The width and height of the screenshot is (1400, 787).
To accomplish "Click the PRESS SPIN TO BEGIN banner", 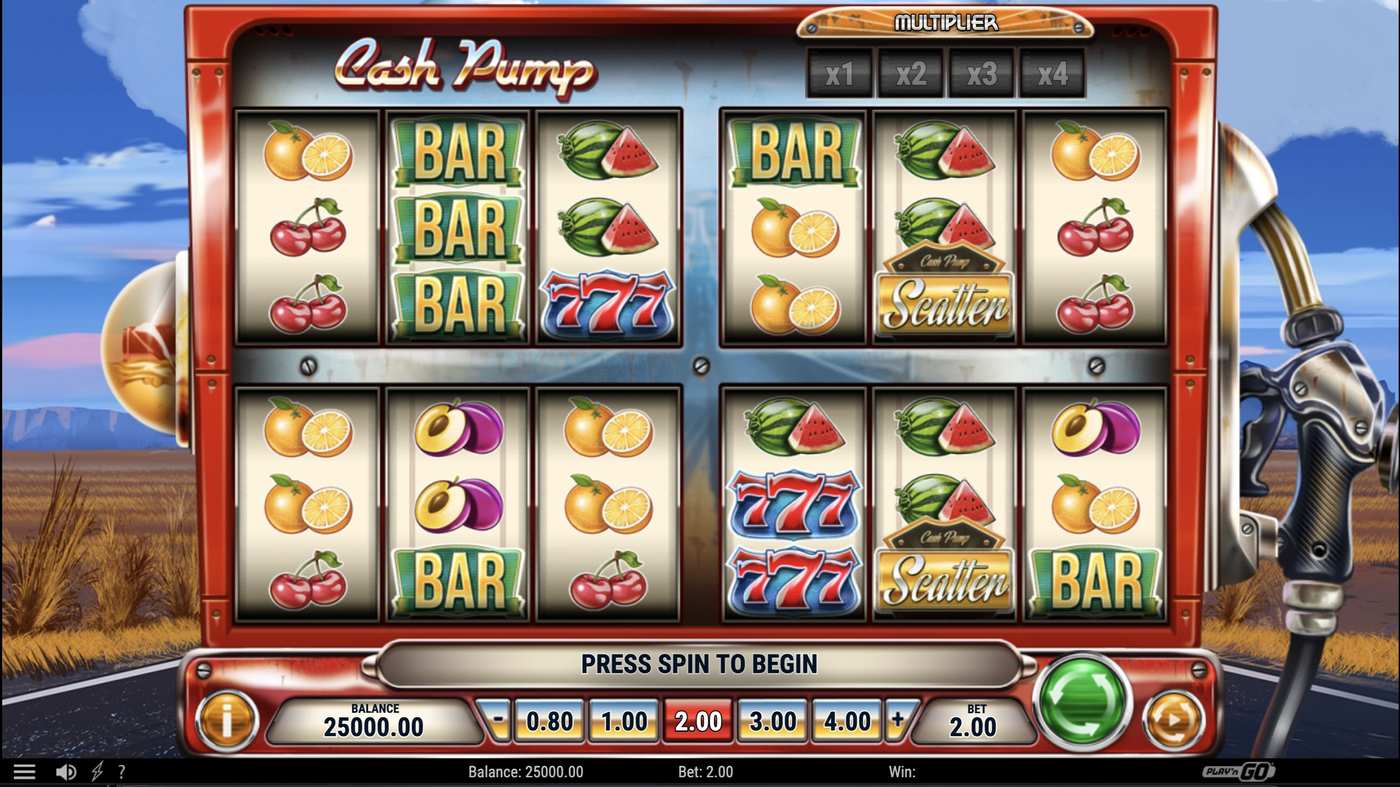I will pyautogui.click(x=700, y=663).
